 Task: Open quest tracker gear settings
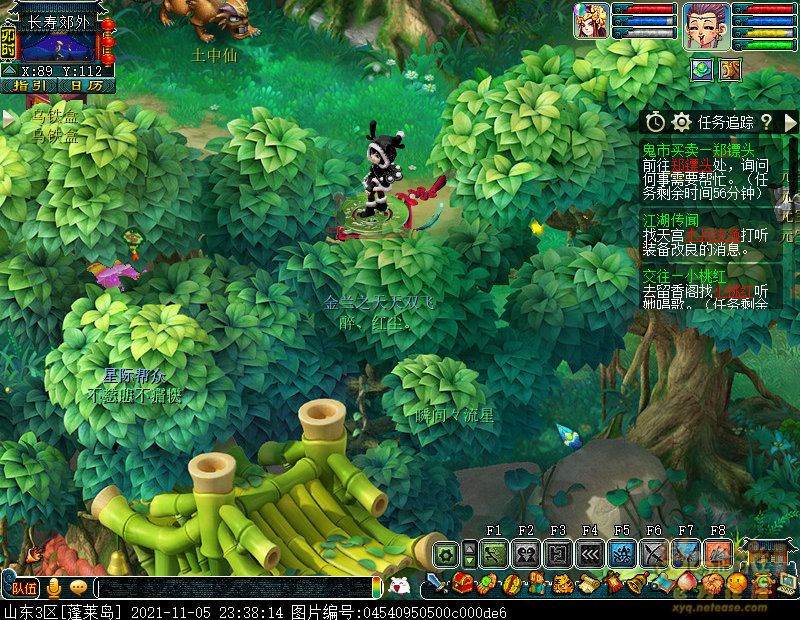pyautogui.click(x=682, y=122)
